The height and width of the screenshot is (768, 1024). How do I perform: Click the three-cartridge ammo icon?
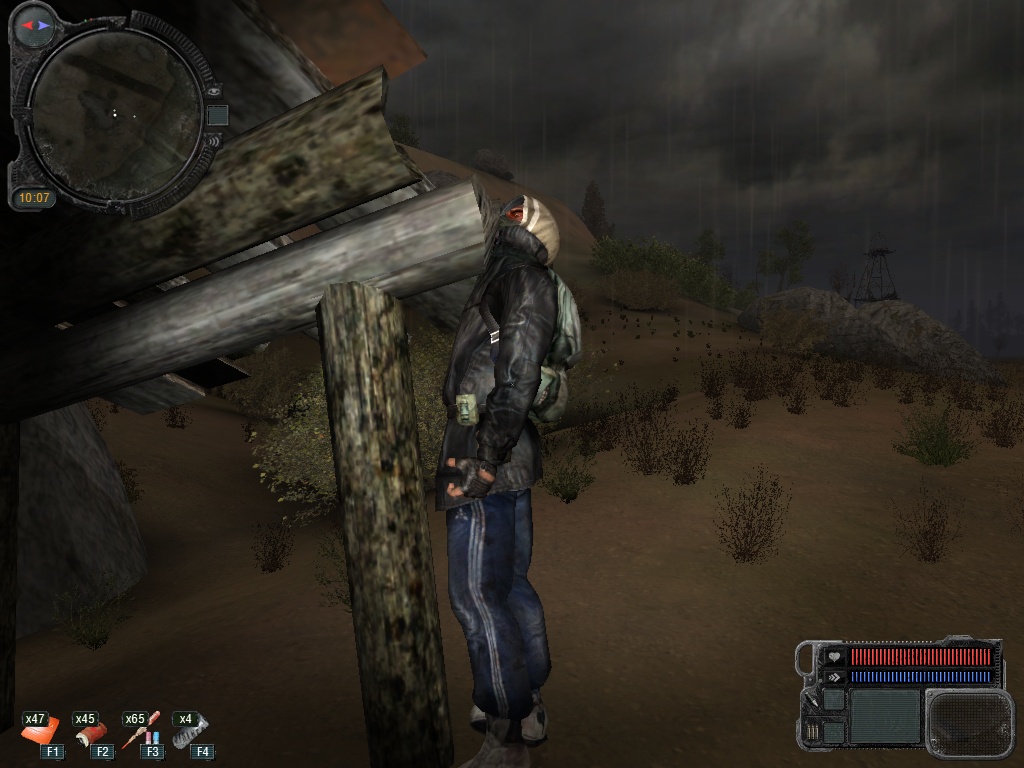(812, 731)
